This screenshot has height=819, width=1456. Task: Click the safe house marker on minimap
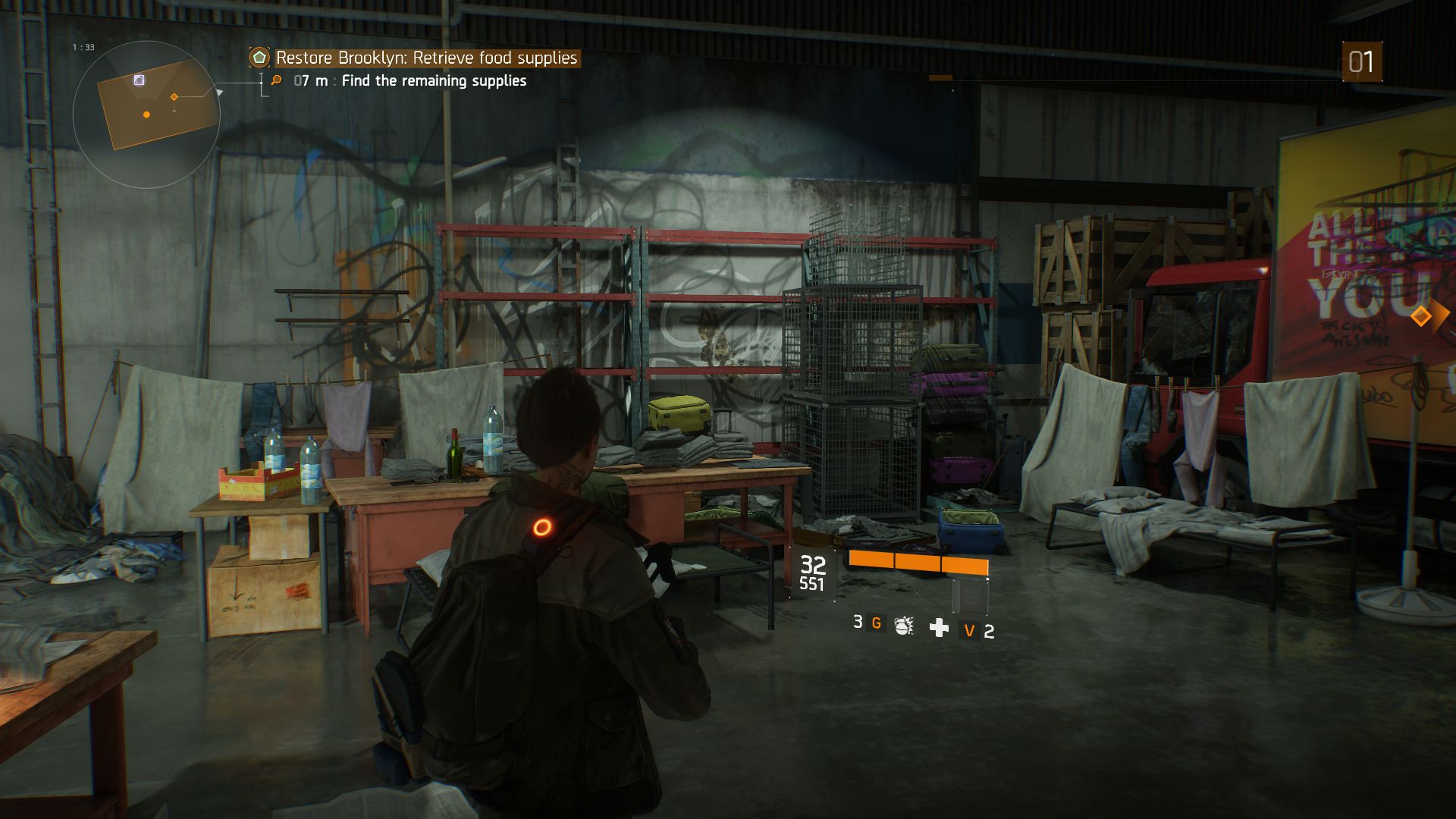click(x=140, y=80)
